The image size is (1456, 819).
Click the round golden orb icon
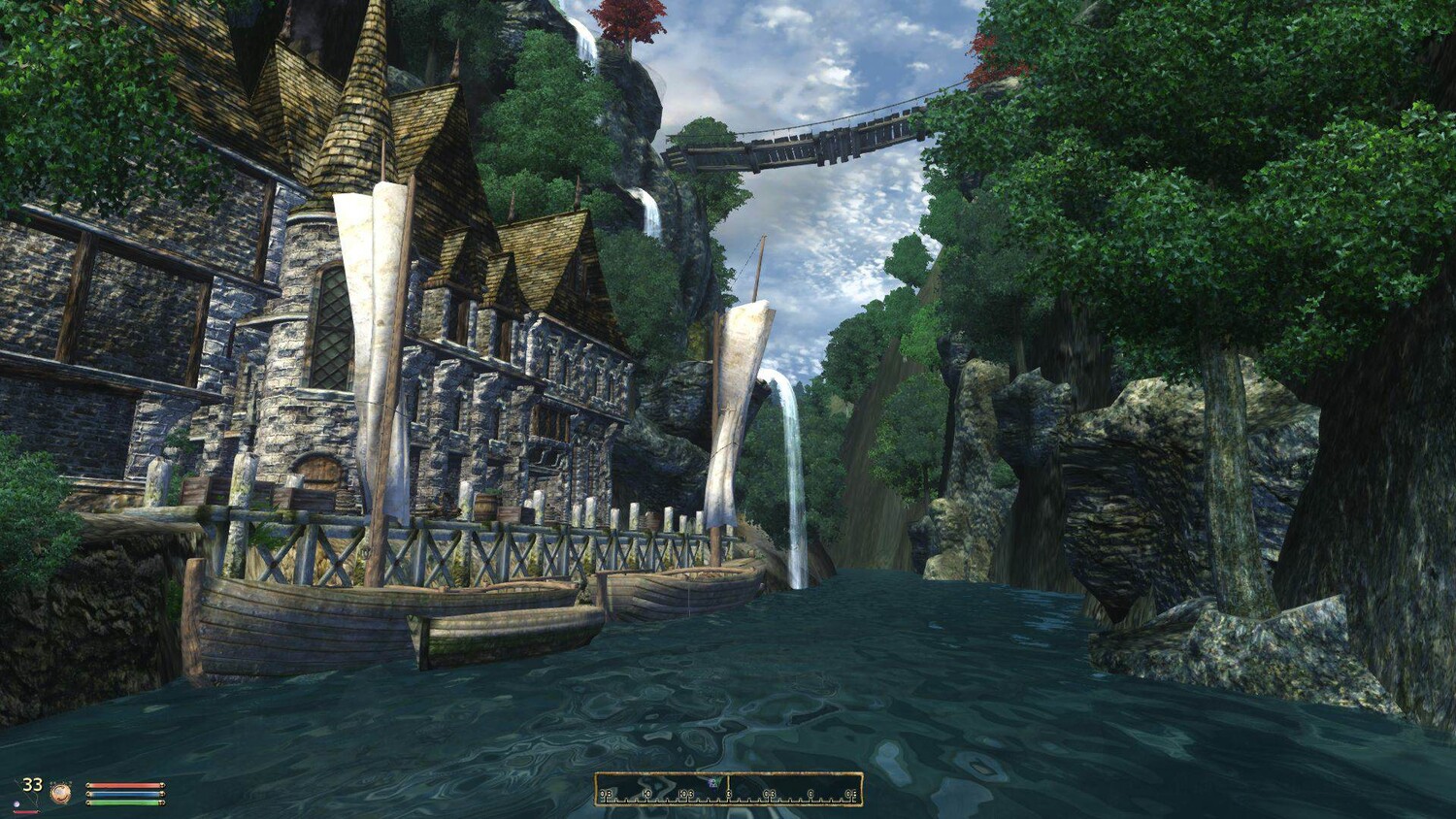coord(61,793)
